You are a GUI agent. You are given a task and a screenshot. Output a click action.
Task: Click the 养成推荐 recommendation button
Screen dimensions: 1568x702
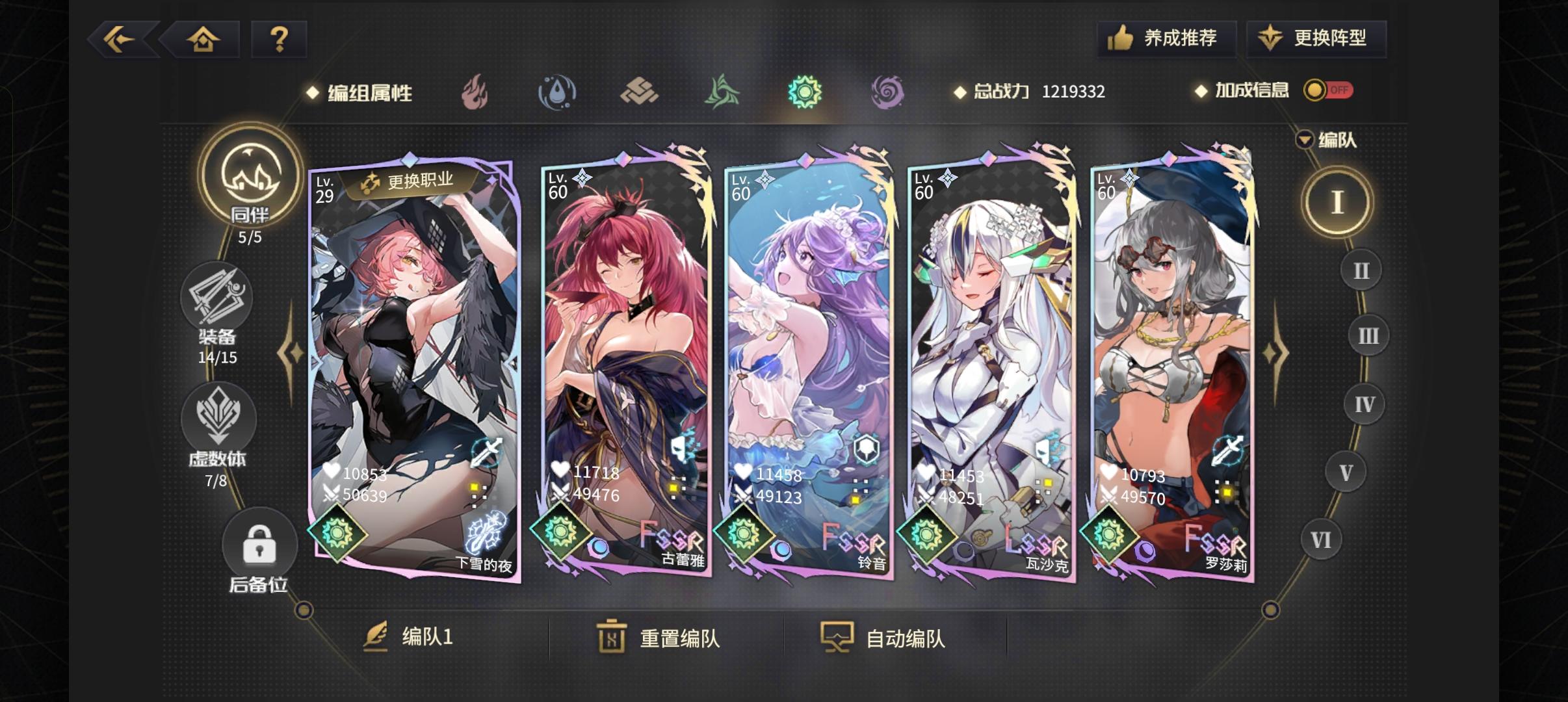click(1166, 38)
